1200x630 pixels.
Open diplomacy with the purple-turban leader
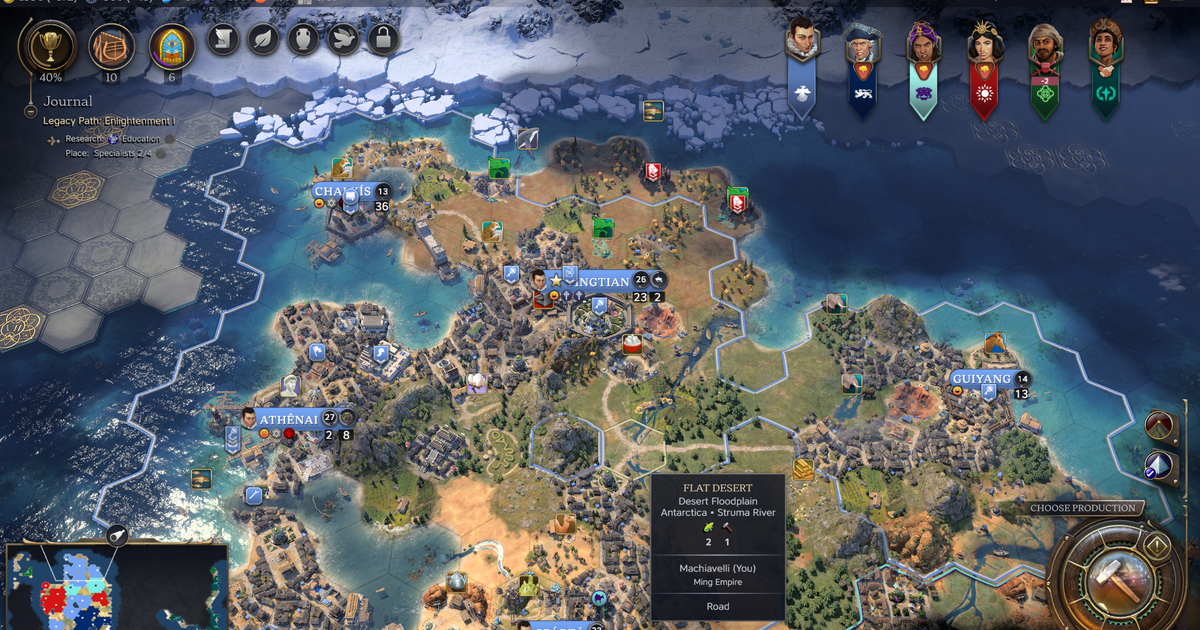tap(923, 42)
